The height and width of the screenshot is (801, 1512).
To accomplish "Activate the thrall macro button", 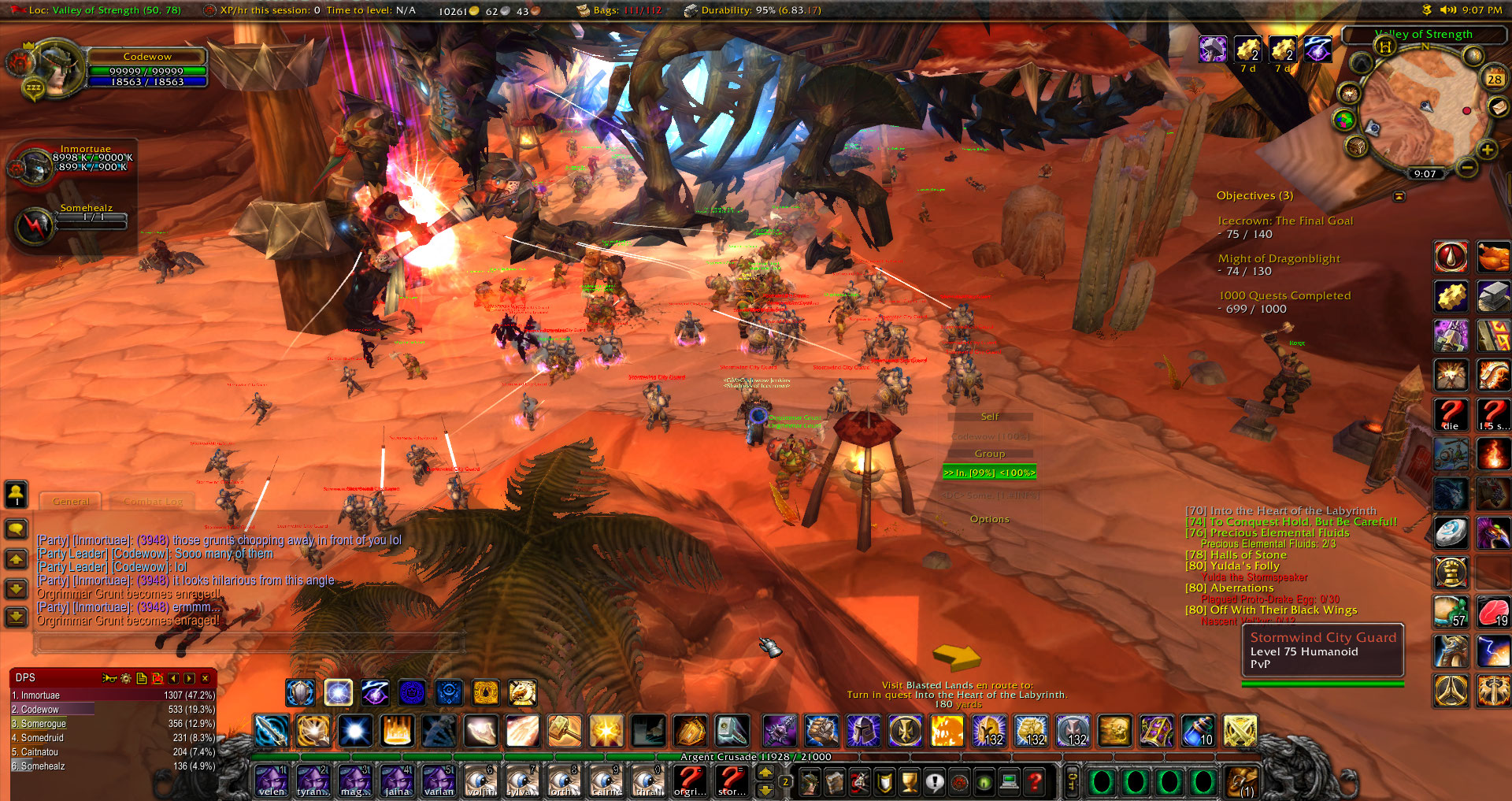I will click(649, 781).
